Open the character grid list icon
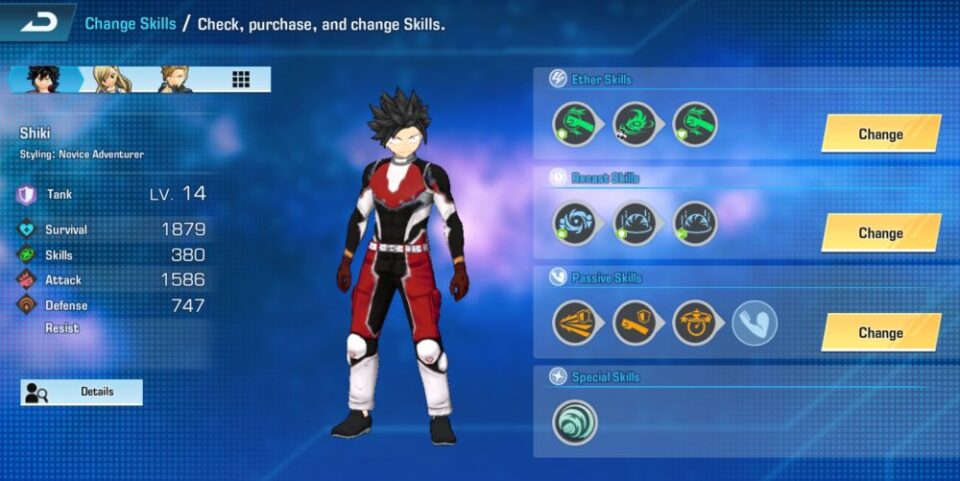The width and height of the screenshot is (960, 481). pyautogui.click(x=241, y=80)
